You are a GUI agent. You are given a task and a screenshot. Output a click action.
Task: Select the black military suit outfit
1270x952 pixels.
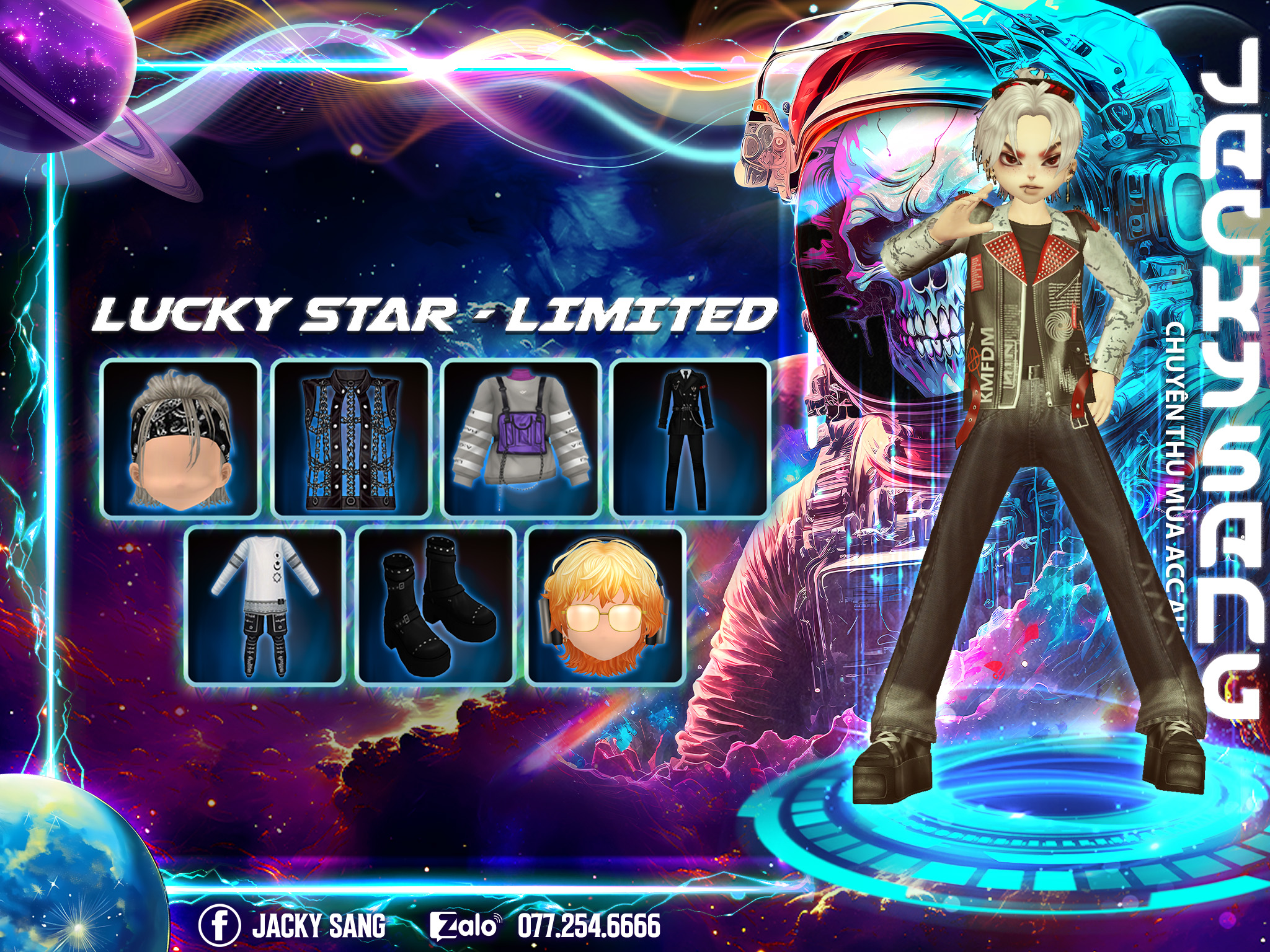pos(690,439)
